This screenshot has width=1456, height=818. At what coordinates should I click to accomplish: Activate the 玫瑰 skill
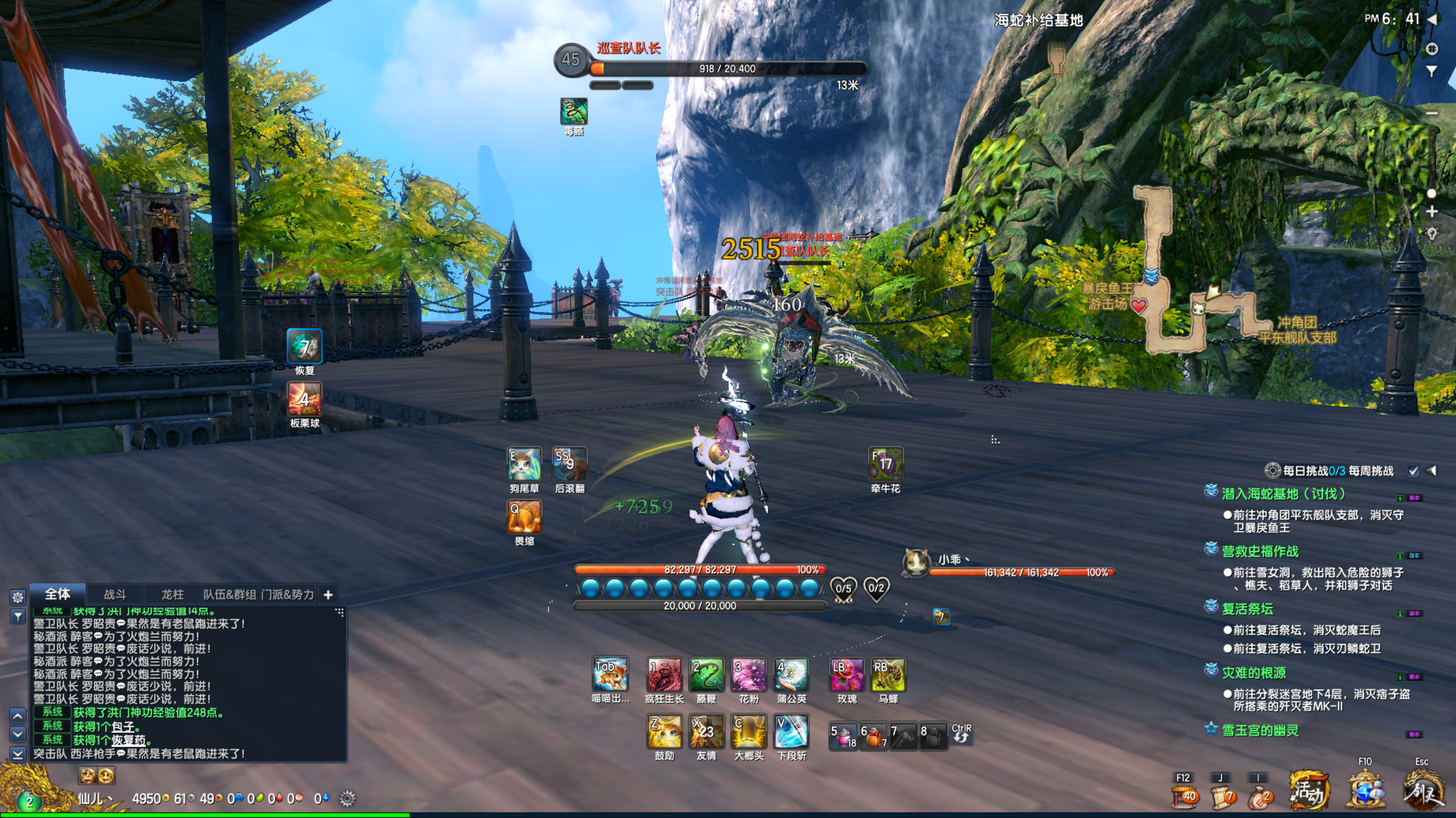(846, 674)
